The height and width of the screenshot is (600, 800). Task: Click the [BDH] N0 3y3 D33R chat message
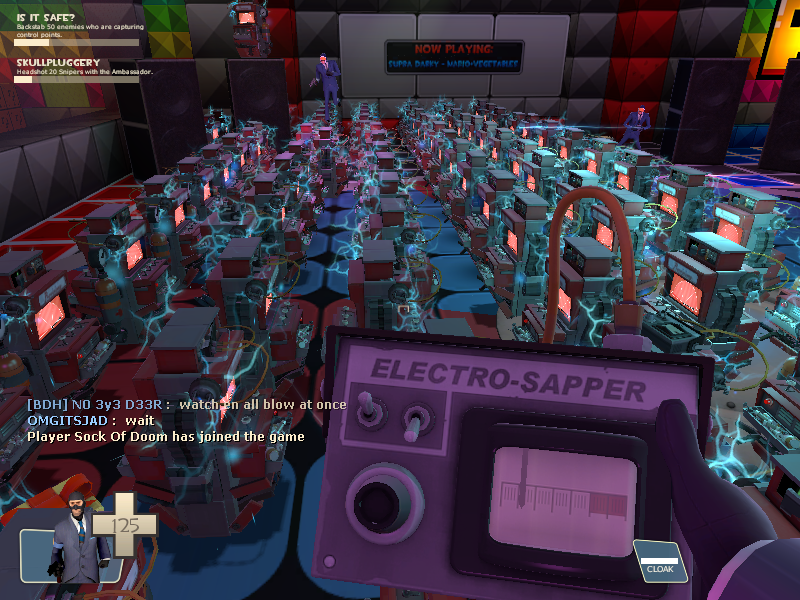pos(186,404)
